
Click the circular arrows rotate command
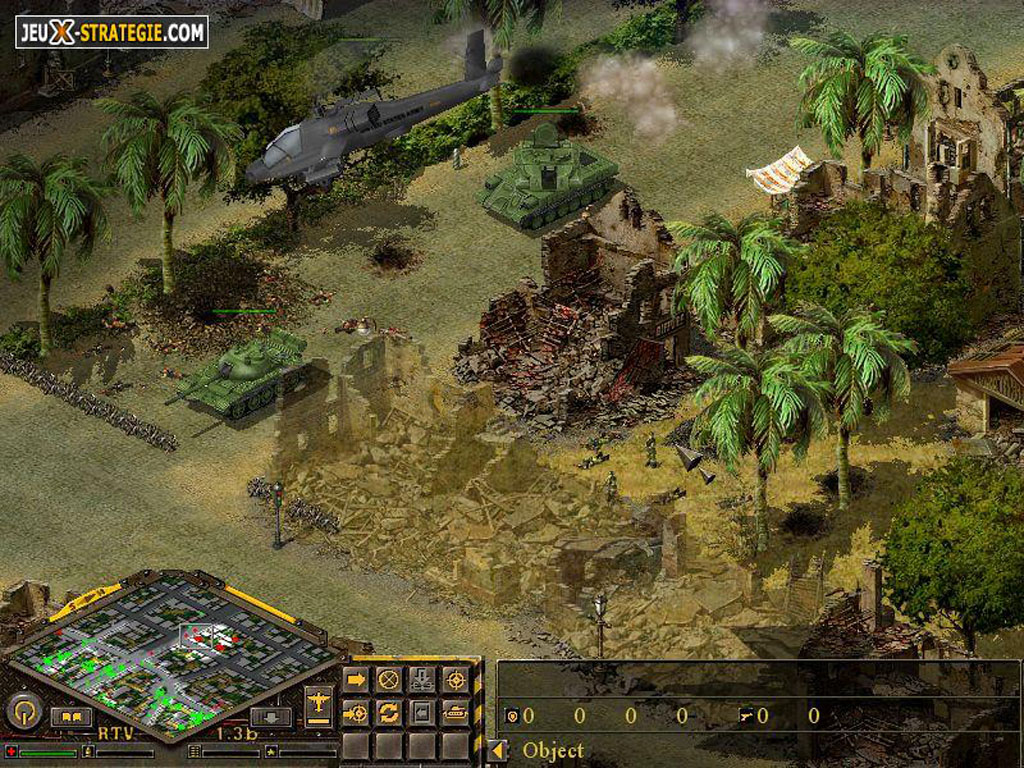pos(389,713)
